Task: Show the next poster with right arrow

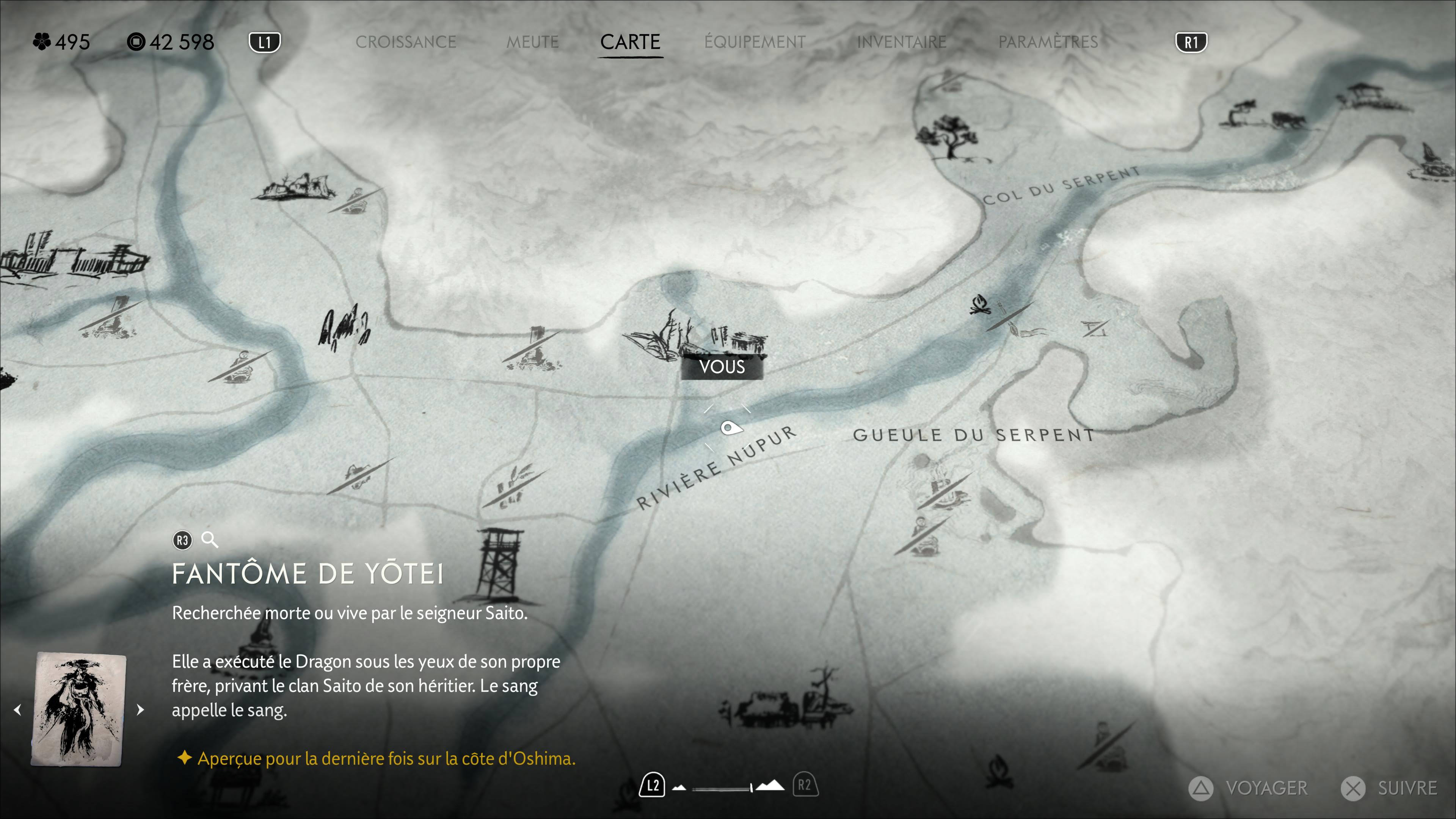Action: (x=140, y=709)
